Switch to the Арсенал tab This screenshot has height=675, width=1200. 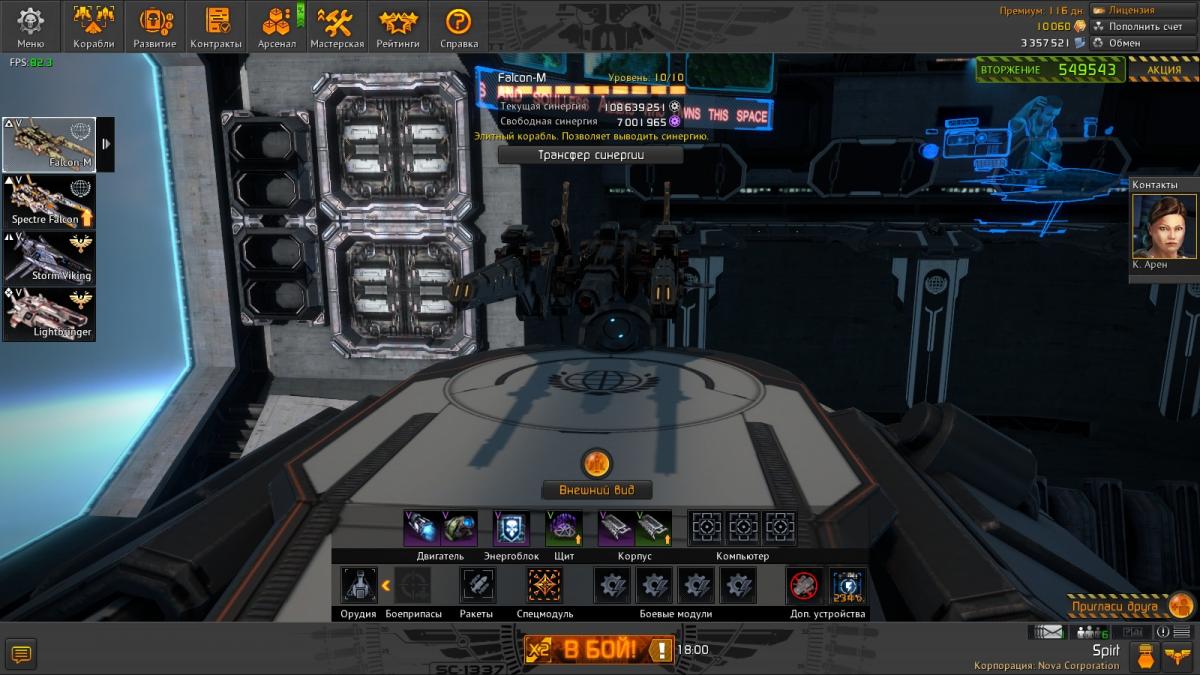(277, 26)
